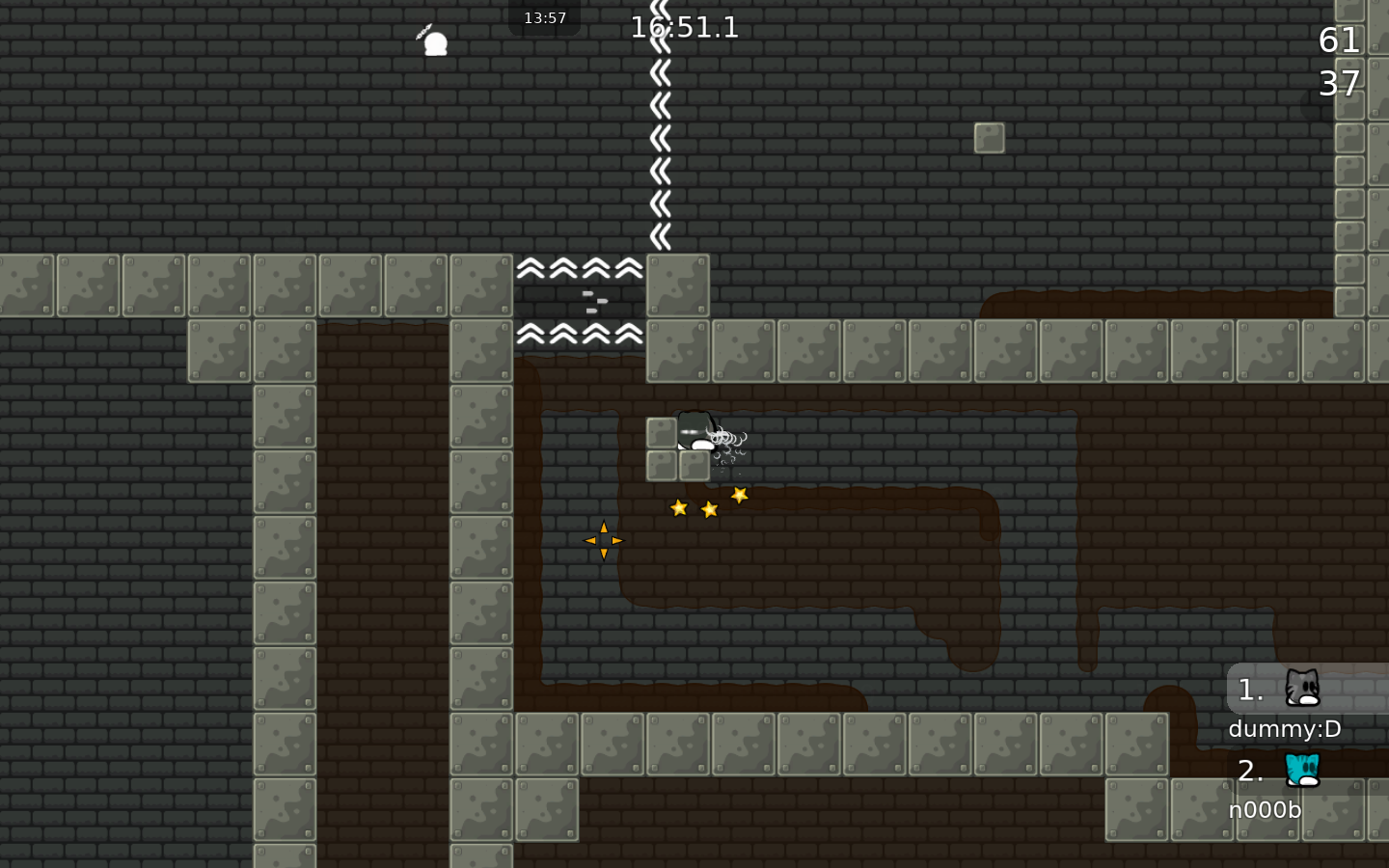The image size is (1389, 868).
Task: Expand the scoreboard entry for dummy:D
Action: 1284,691
